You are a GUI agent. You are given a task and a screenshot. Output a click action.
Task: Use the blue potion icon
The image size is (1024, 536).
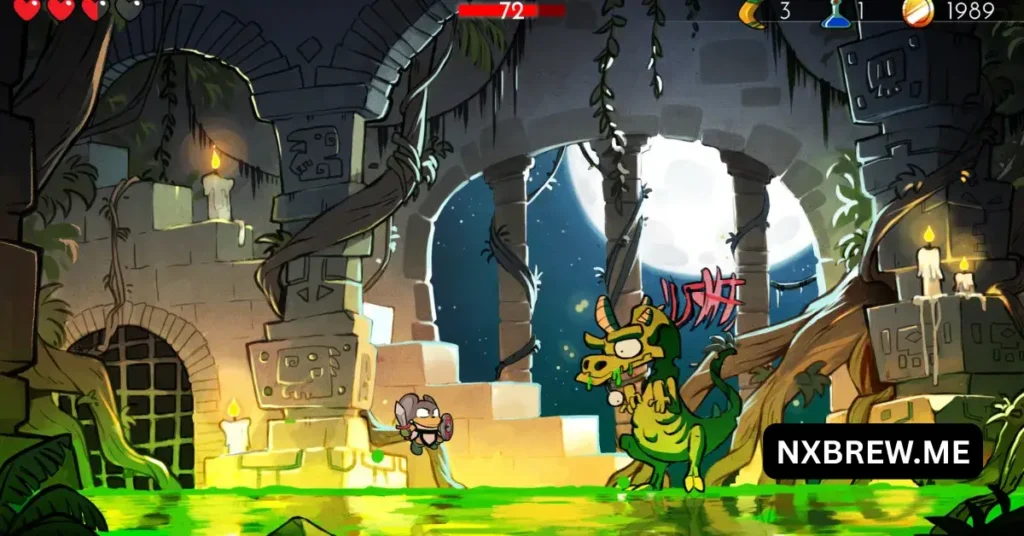[835, 12]
